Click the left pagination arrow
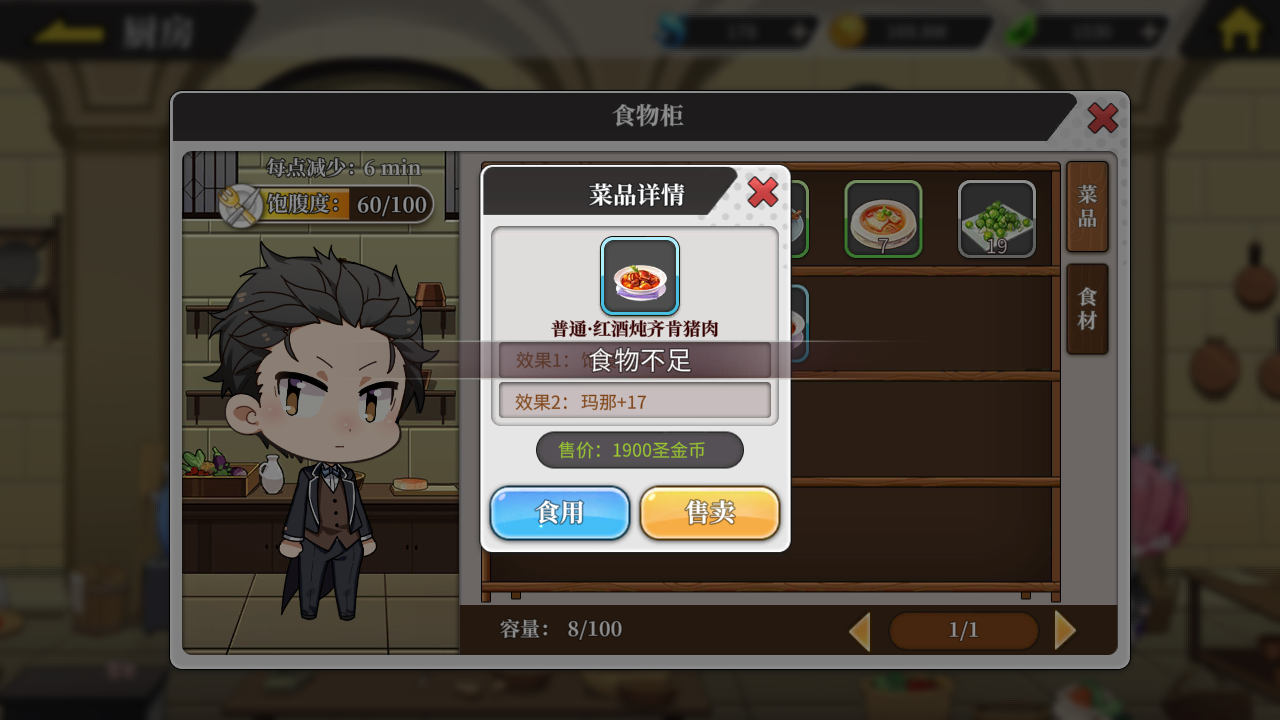The image size is (1280, 720). (x=858, y=630)
